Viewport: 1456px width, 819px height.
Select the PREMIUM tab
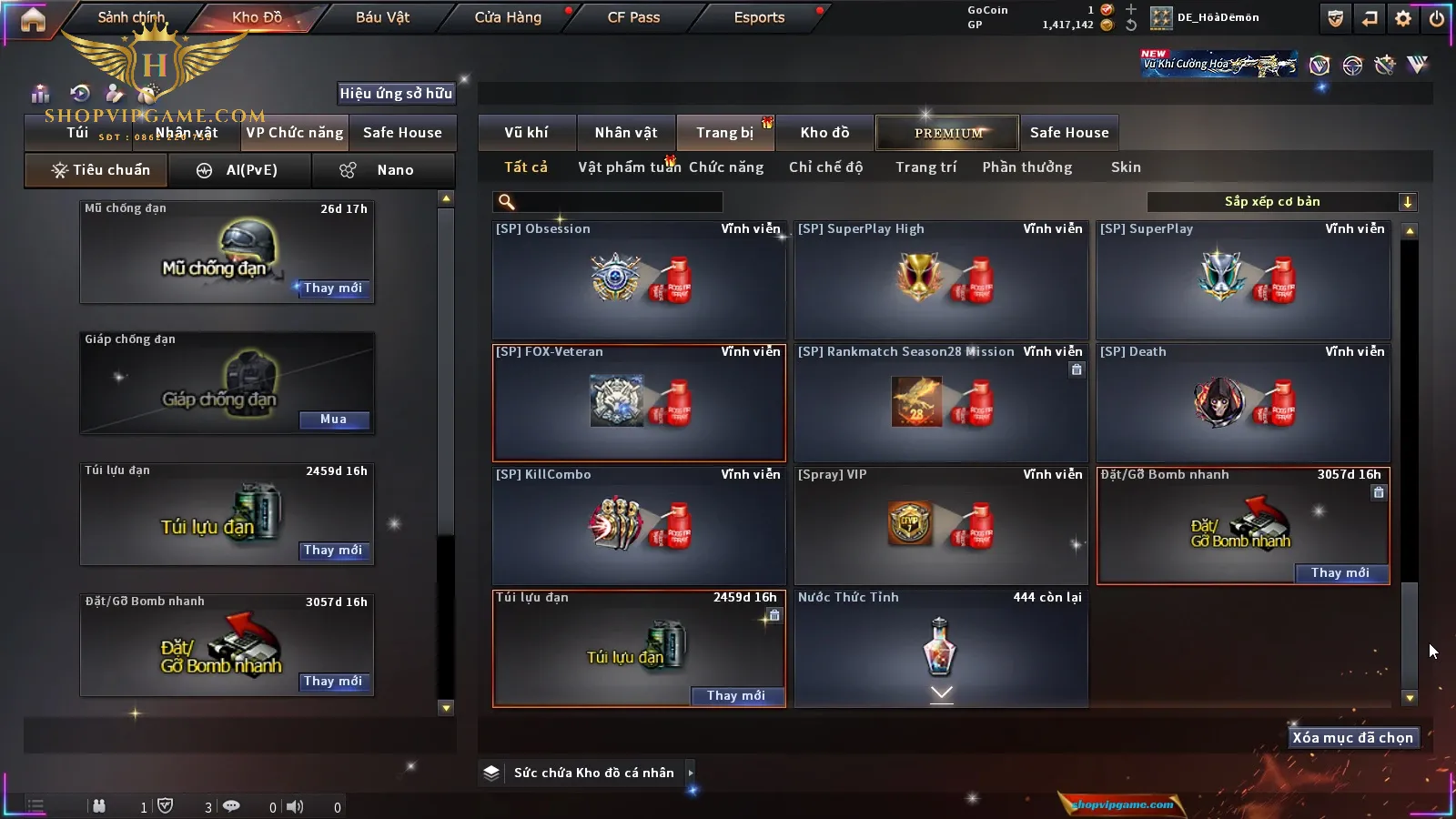pyautogui.click(x=947, y=133)
